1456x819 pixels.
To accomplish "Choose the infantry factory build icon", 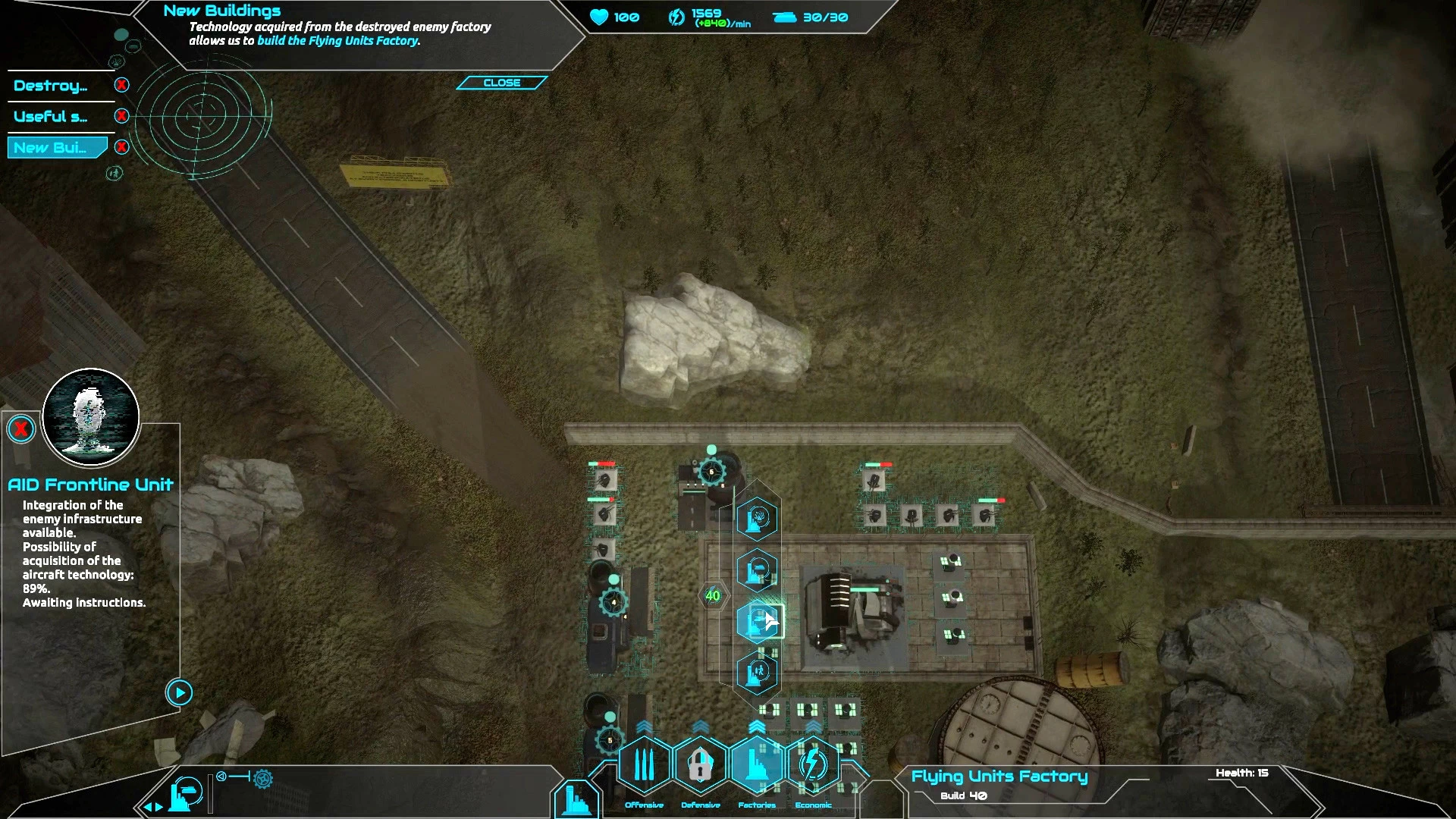I will 758,673.
